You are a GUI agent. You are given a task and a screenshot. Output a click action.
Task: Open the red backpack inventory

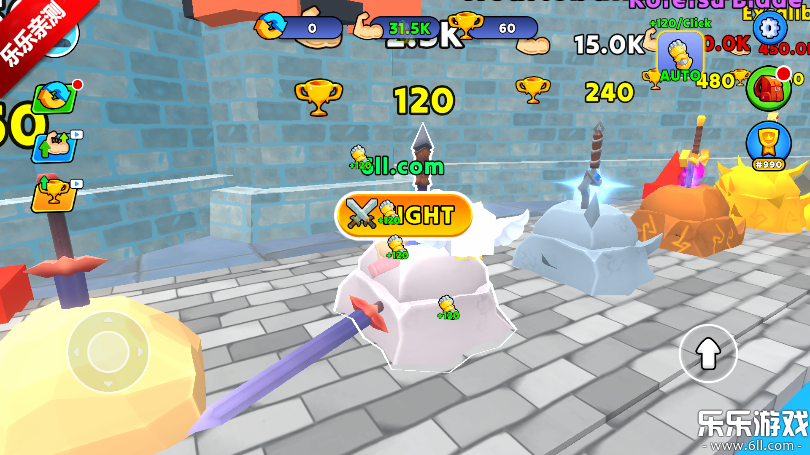pyautogui.click(x=767, y=86)
